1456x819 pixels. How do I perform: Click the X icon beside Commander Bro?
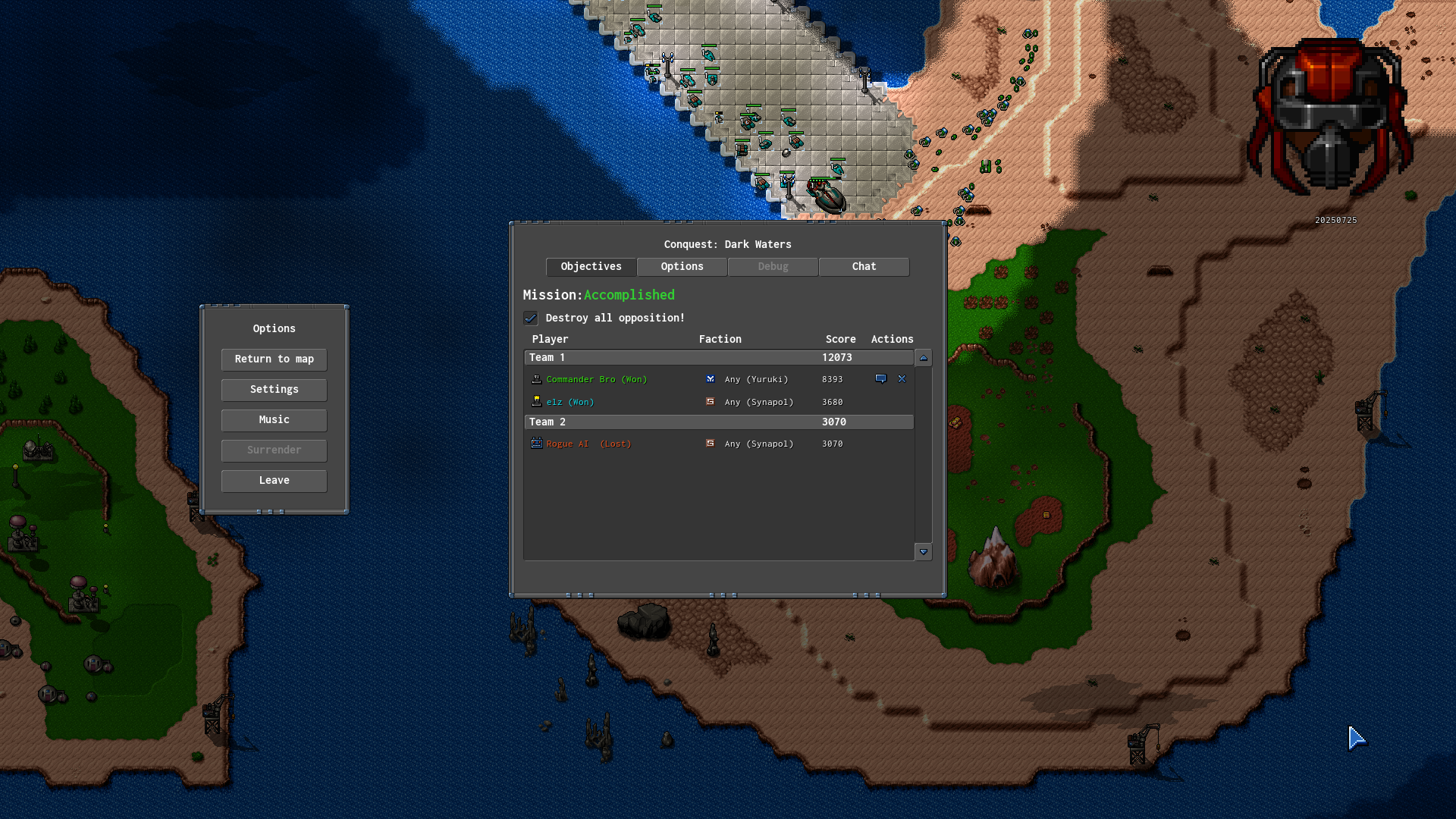902,379
